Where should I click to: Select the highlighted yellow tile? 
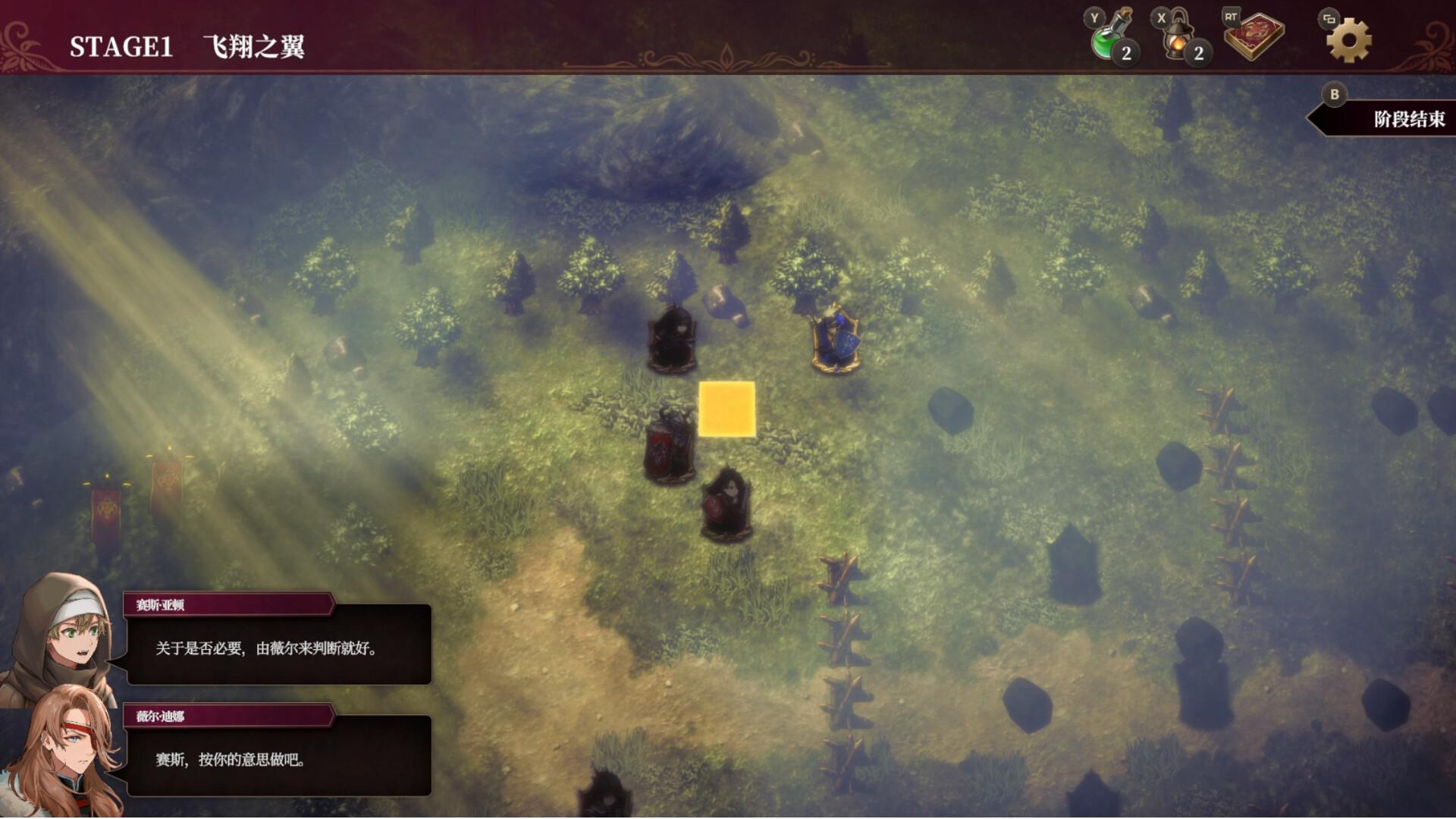[726, 409]
